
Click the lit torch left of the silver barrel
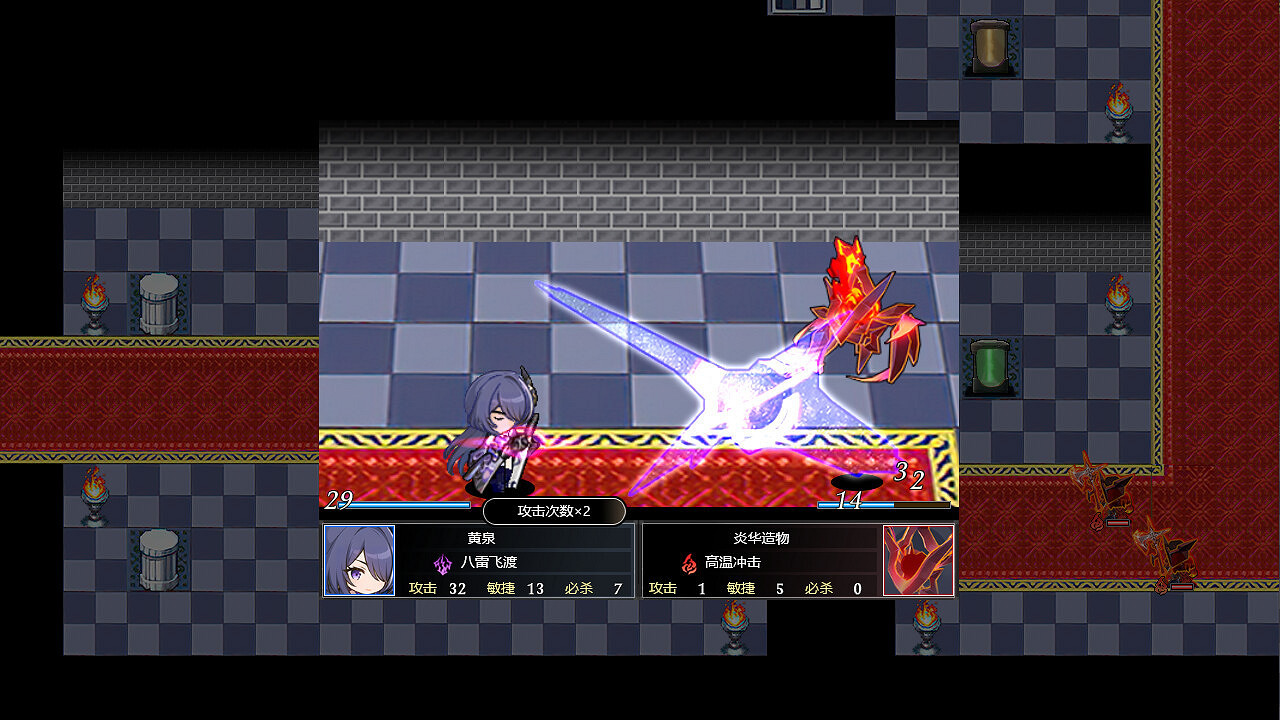pos(94,300)
